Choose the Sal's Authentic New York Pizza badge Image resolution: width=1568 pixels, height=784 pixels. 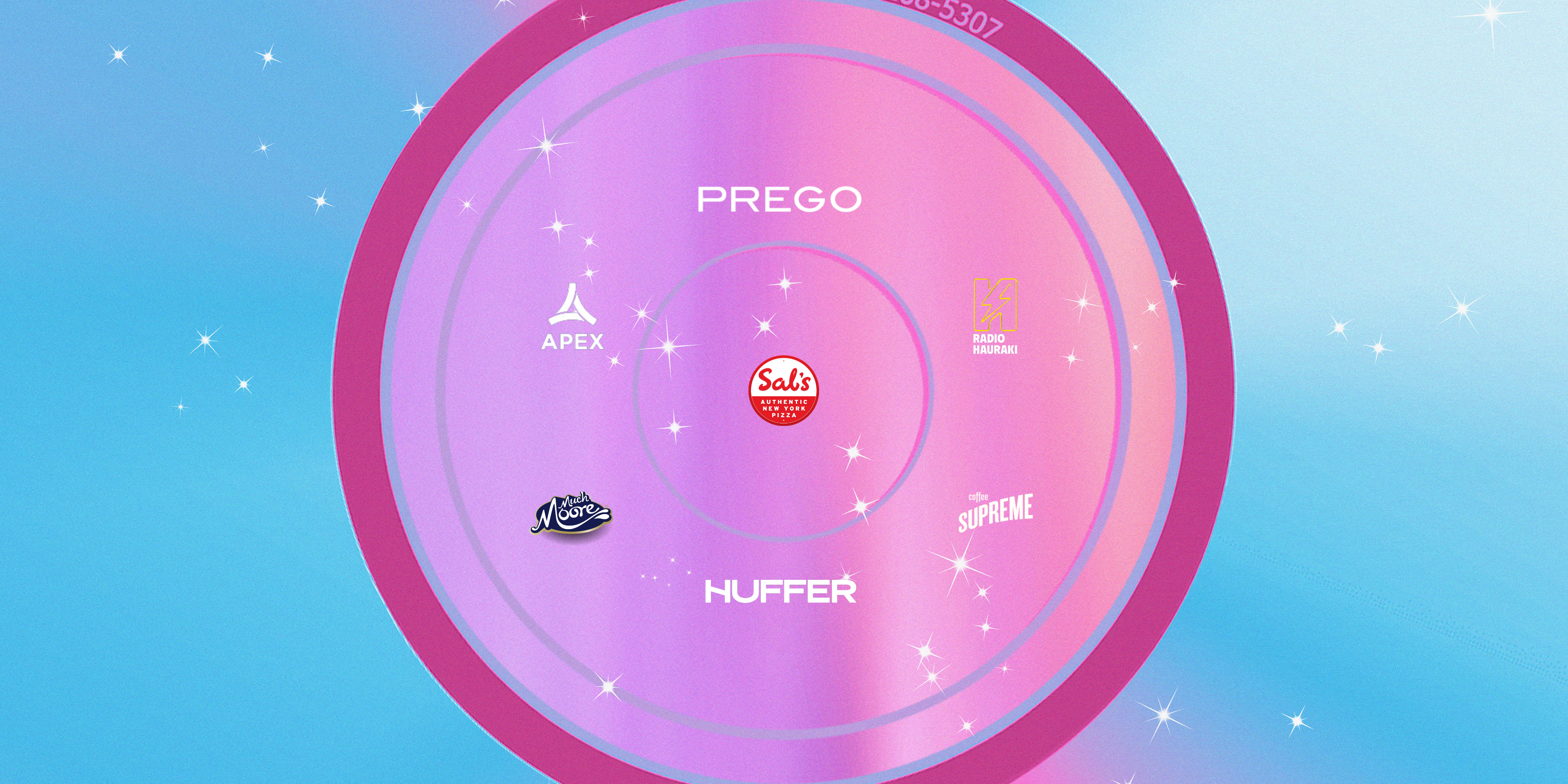click(x=784, y=390)
